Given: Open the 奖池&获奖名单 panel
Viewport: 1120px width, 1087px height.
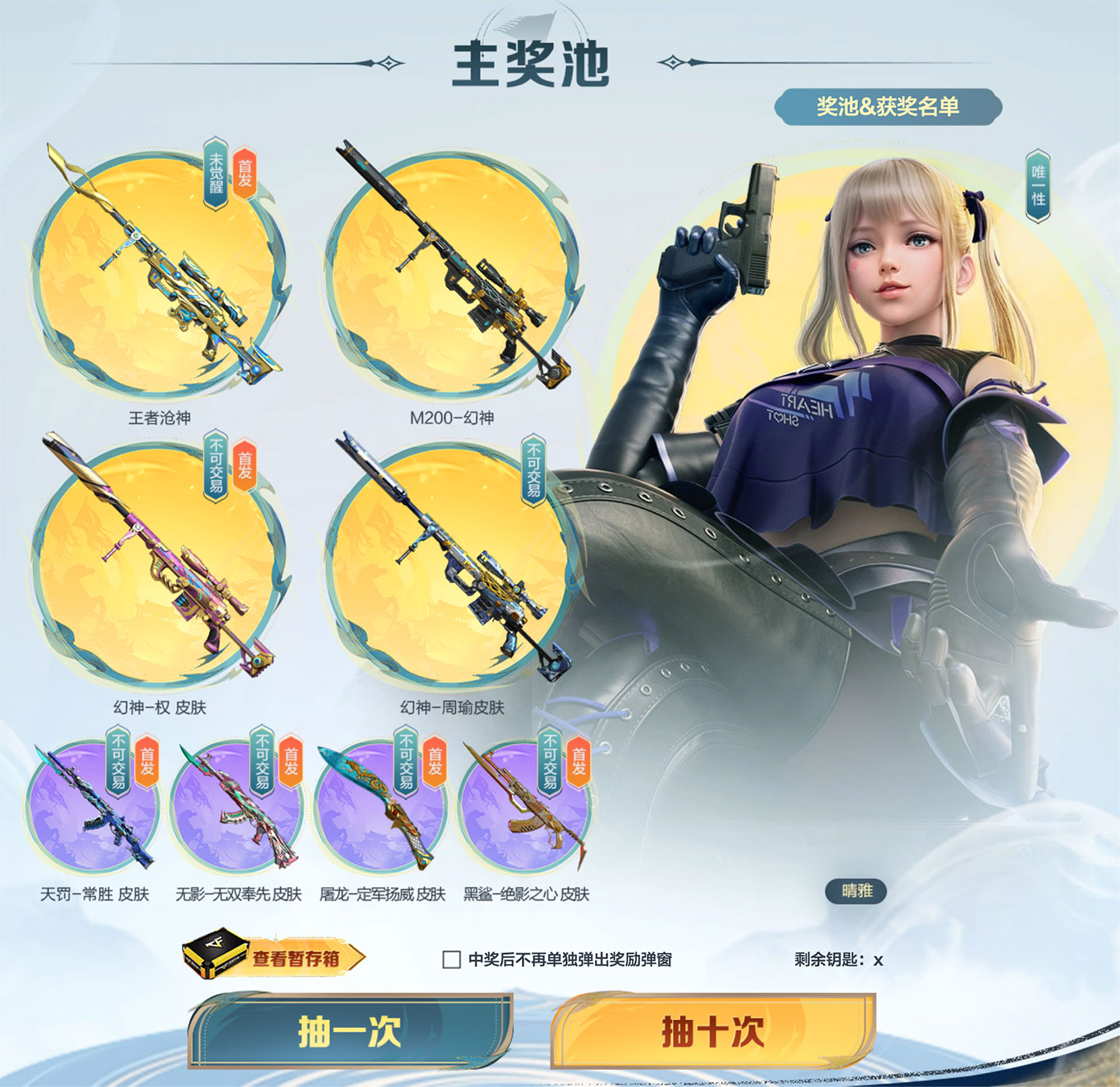Looking at the screenshot, I should point(888,107).
